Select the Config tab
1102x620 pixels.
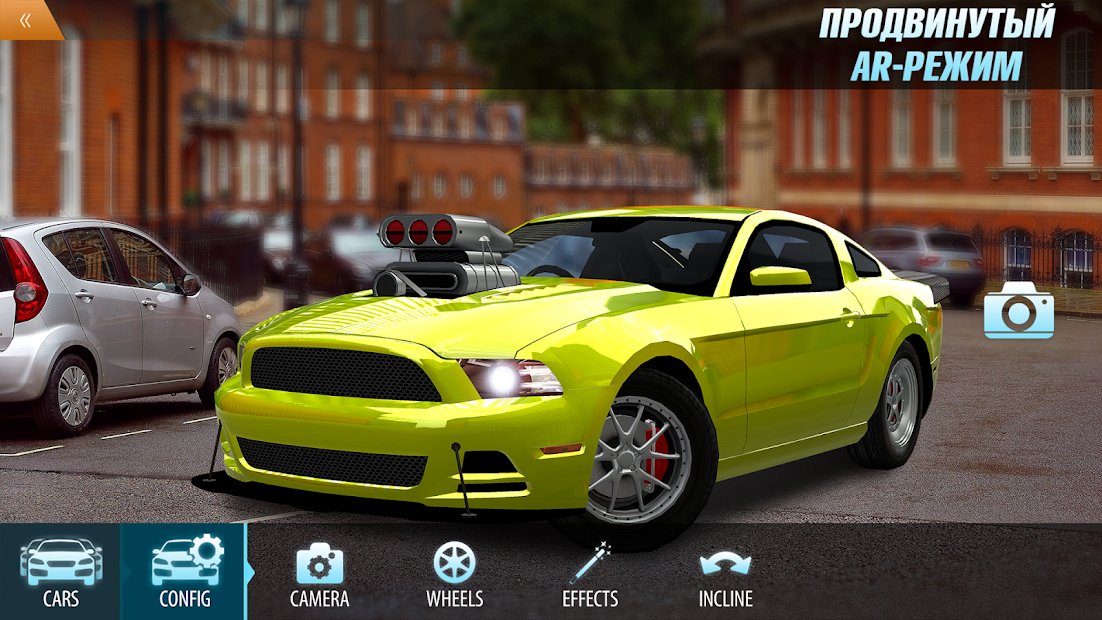point(185,572)
